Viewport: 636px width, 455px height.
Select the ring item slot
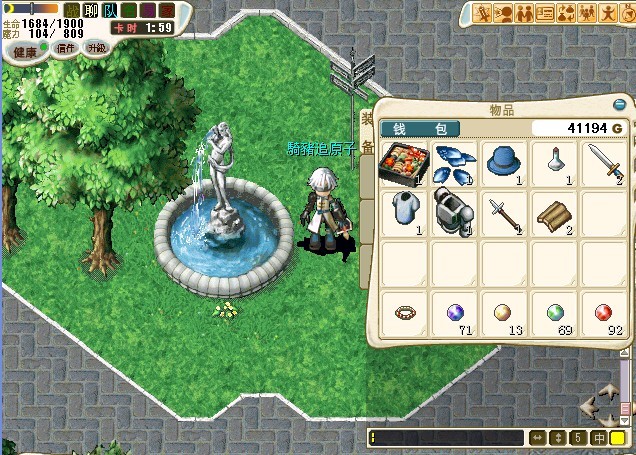pos(405,314)
